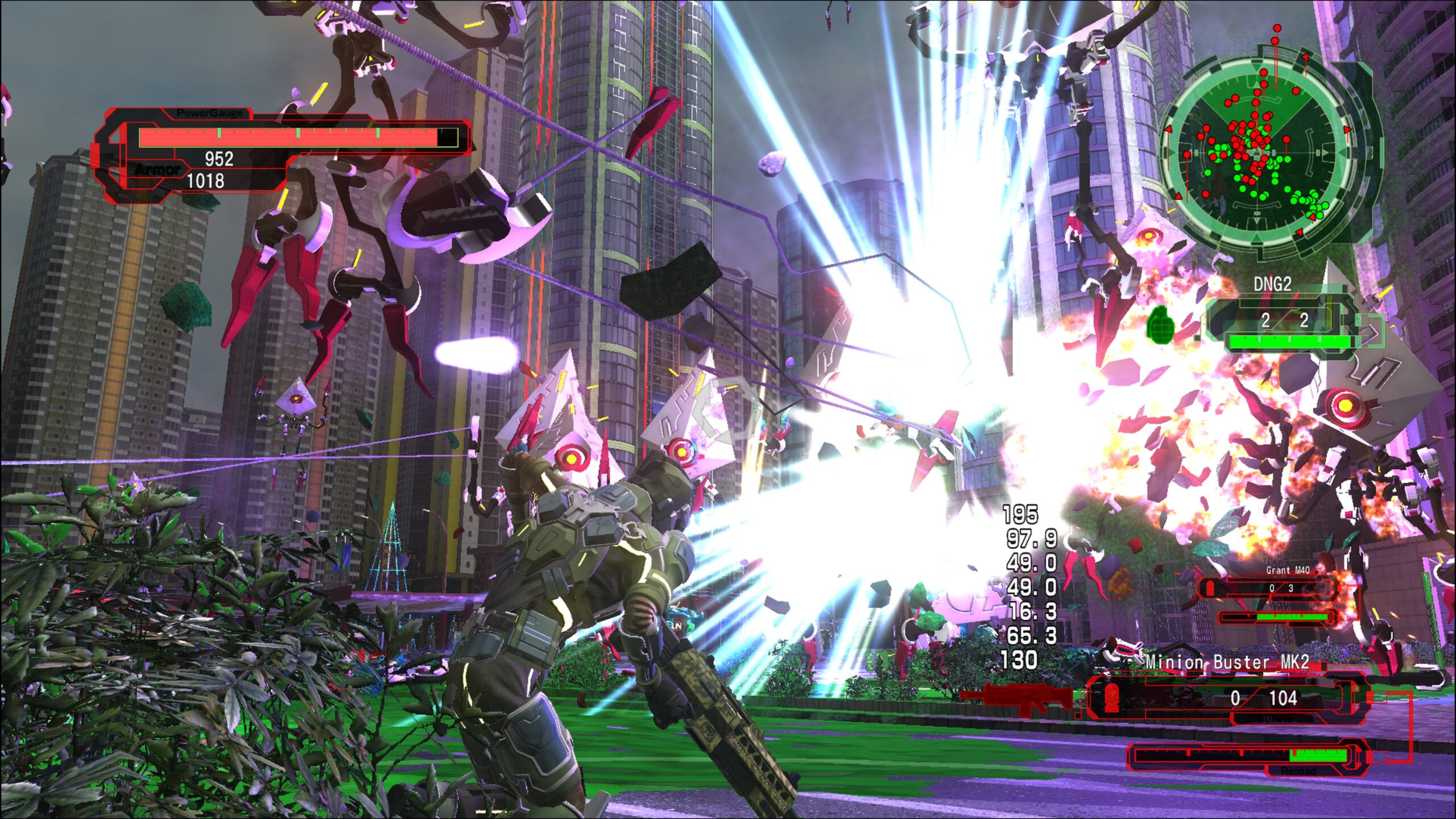
Task: Choose the Grant M40 weapon slot
Action: (x=1269, y=589)
